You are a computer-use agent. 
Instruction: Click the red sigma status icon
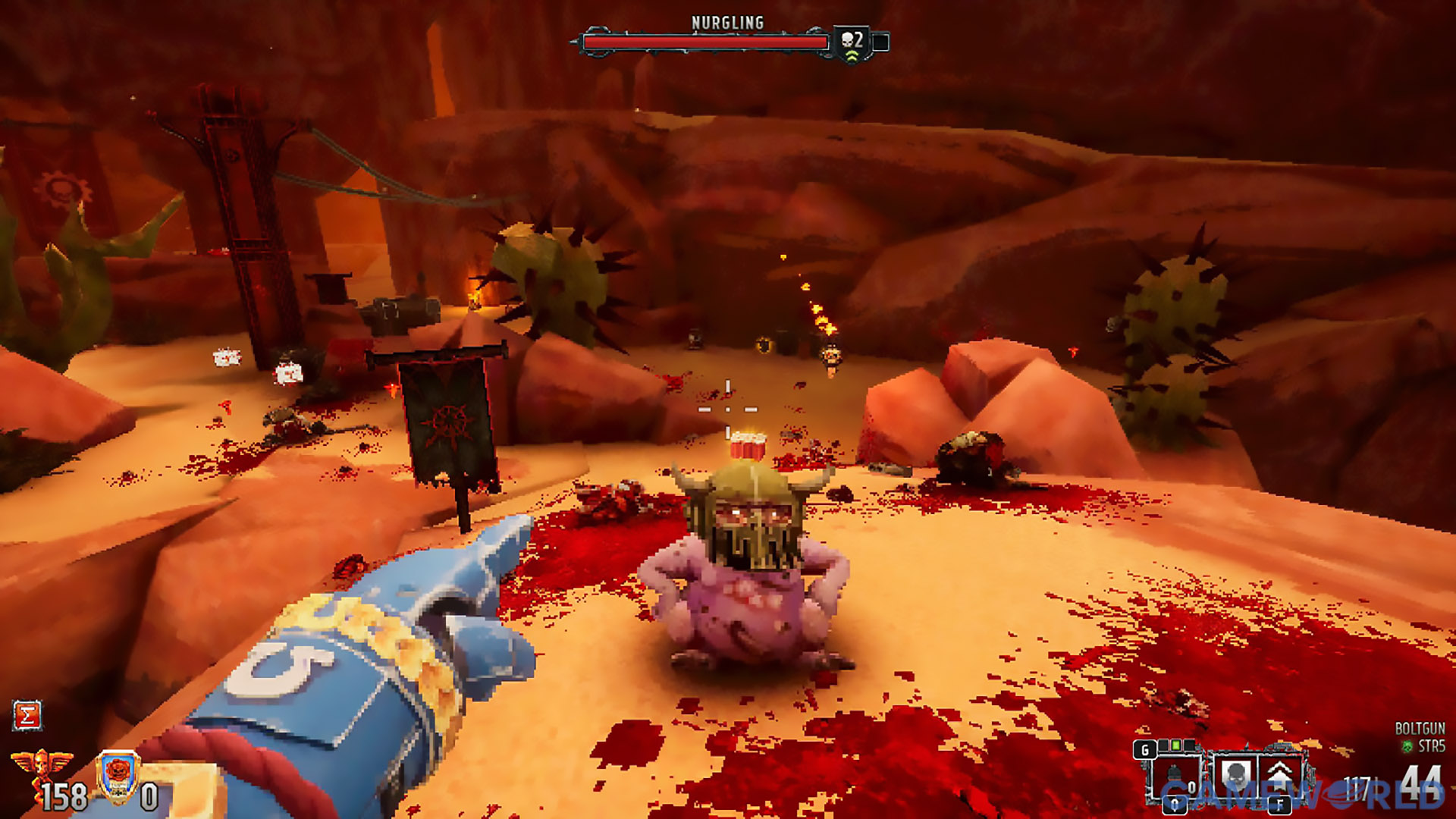tap(27, 715)
